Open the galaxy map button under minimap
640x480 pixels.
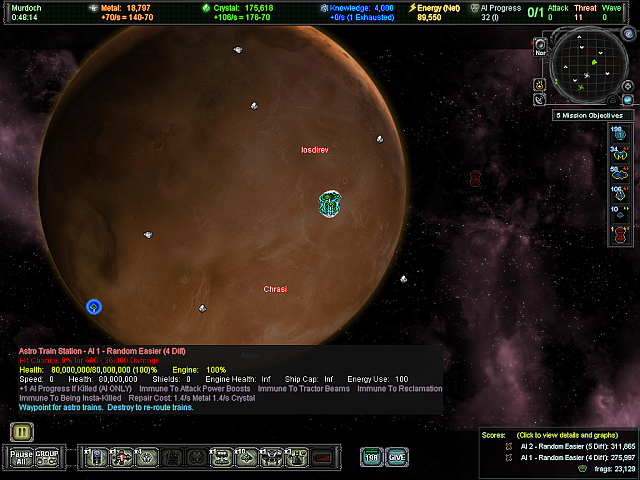[629, 99]
